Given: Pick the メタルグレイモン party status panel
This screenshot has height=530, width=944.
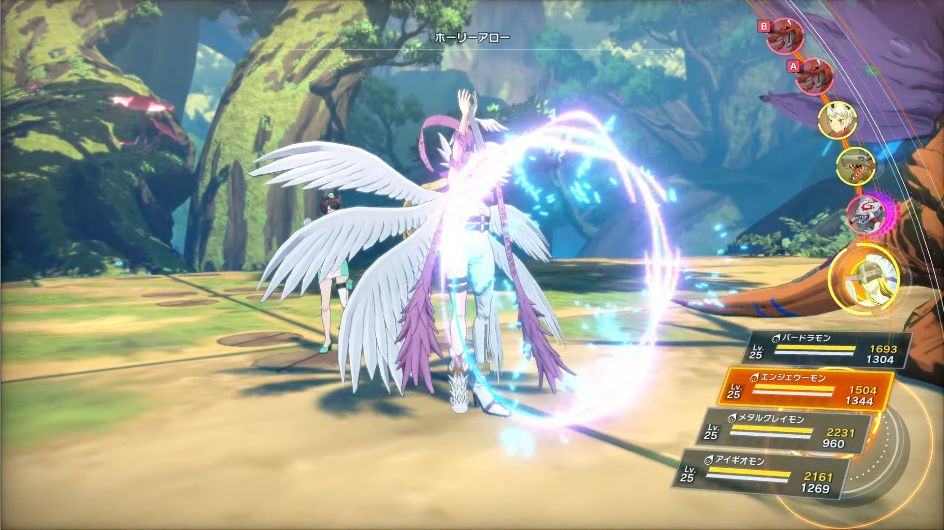Looking at the screenshot, I should 783,427.
